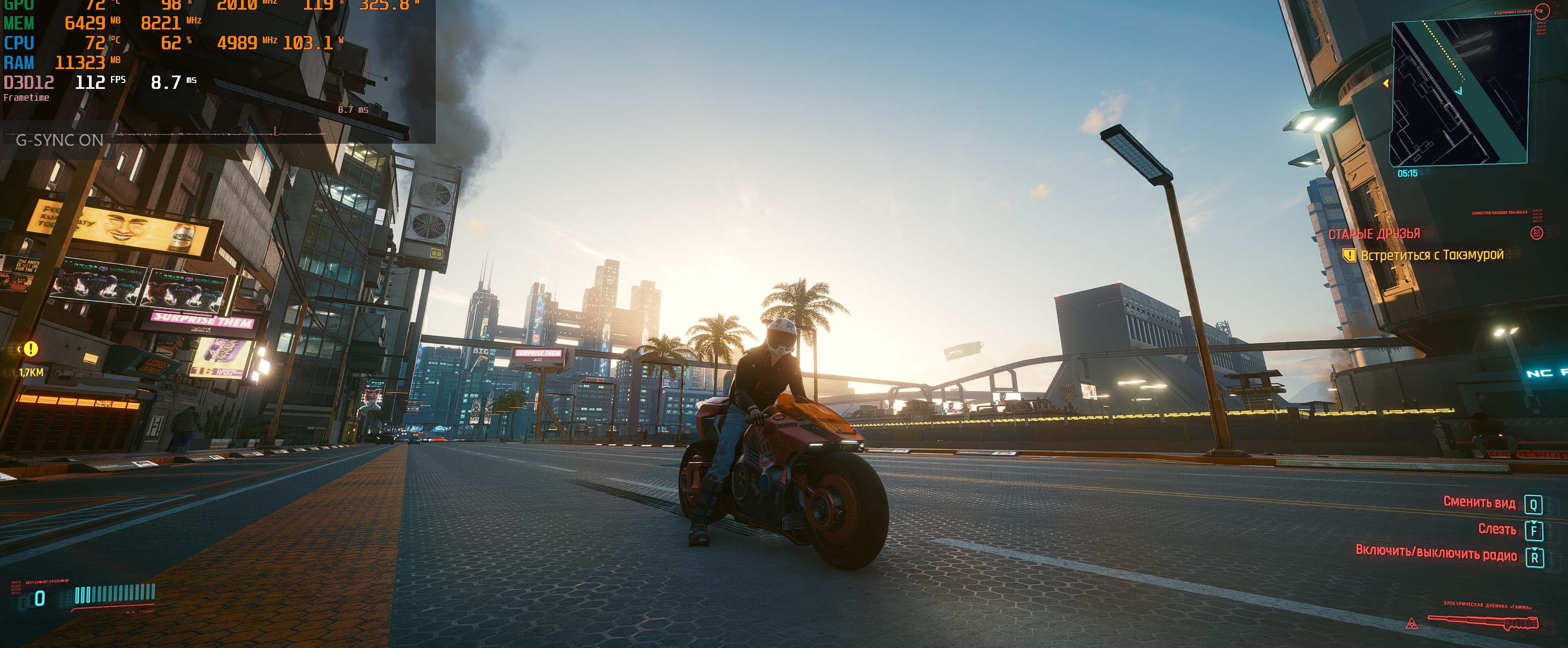Open the minimap in the corner
Image resolution: width=1568 pixels, height=648 pixels.
point(1460,91)
